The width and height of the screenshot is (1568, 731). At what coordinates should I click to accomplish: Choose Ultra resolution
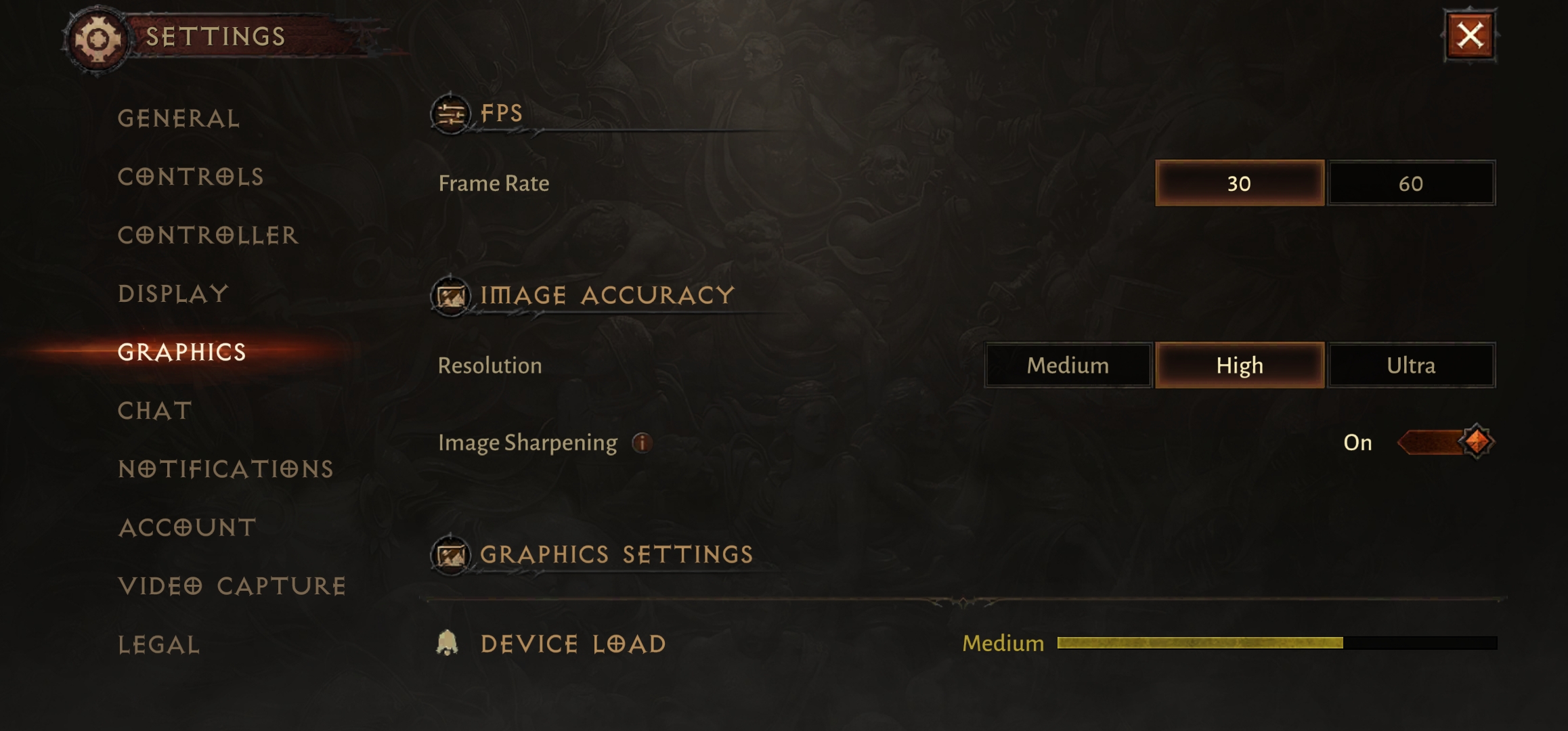tap(1411, 365)
